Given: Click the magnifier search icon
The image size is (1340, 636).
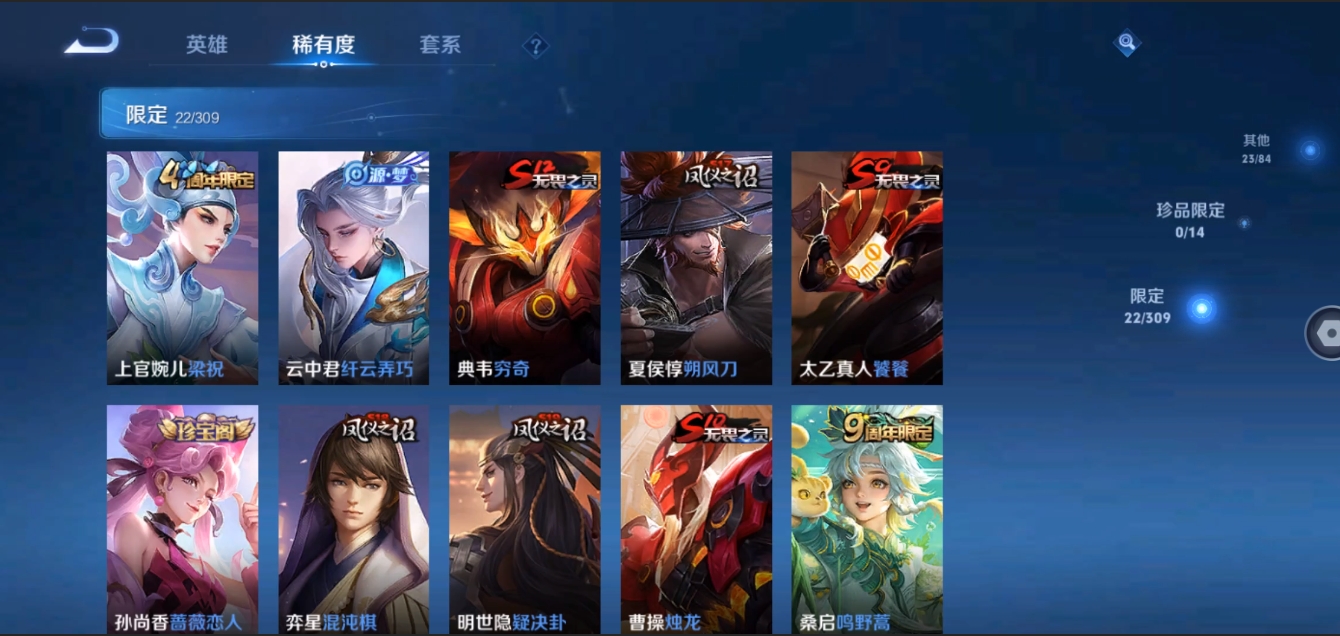Looking at the screenshot, I should pyautogui.click(x=1127, y=42).
